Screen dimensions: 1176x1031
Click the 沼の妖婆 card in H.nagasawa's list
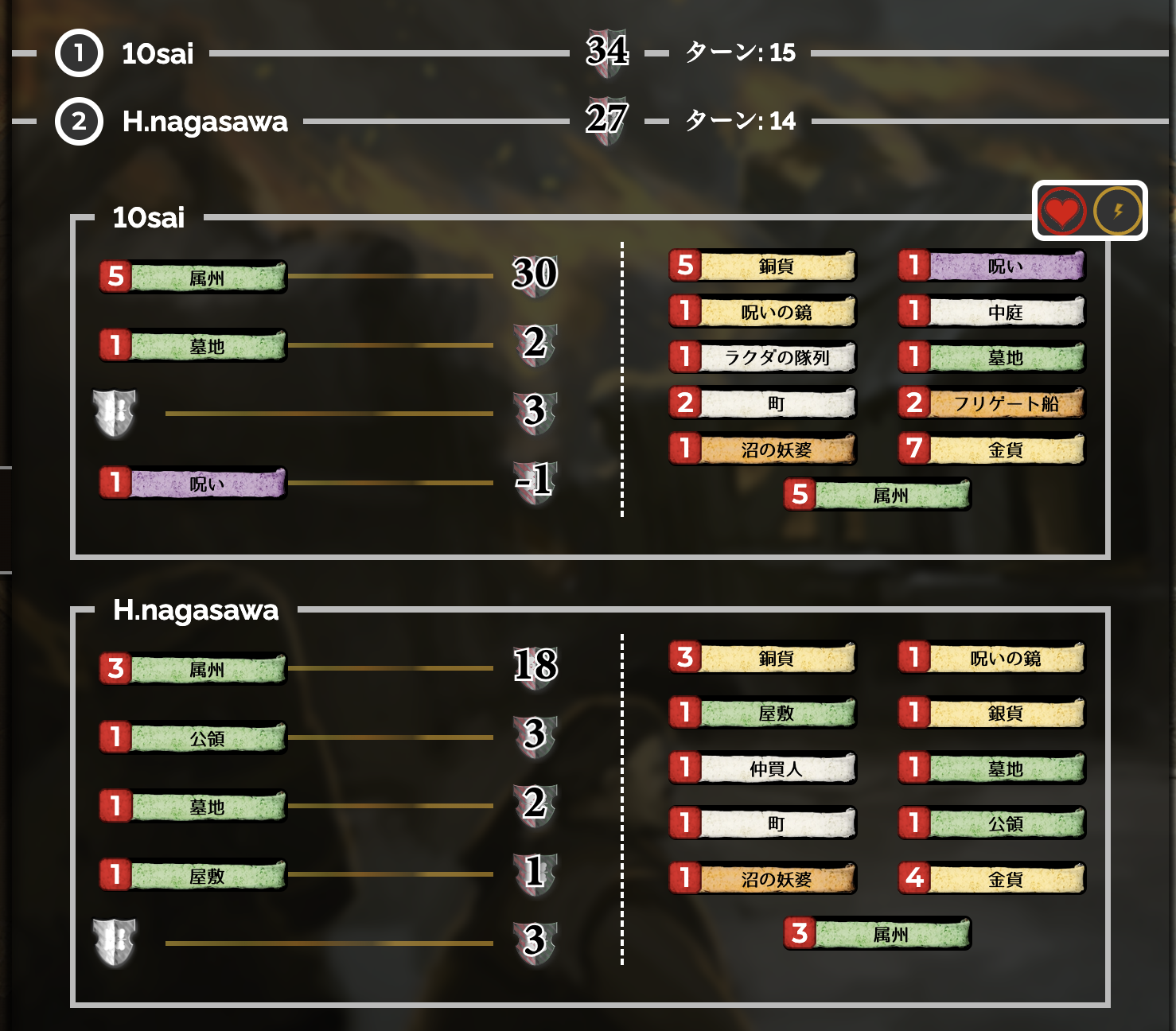coord(776,879)
